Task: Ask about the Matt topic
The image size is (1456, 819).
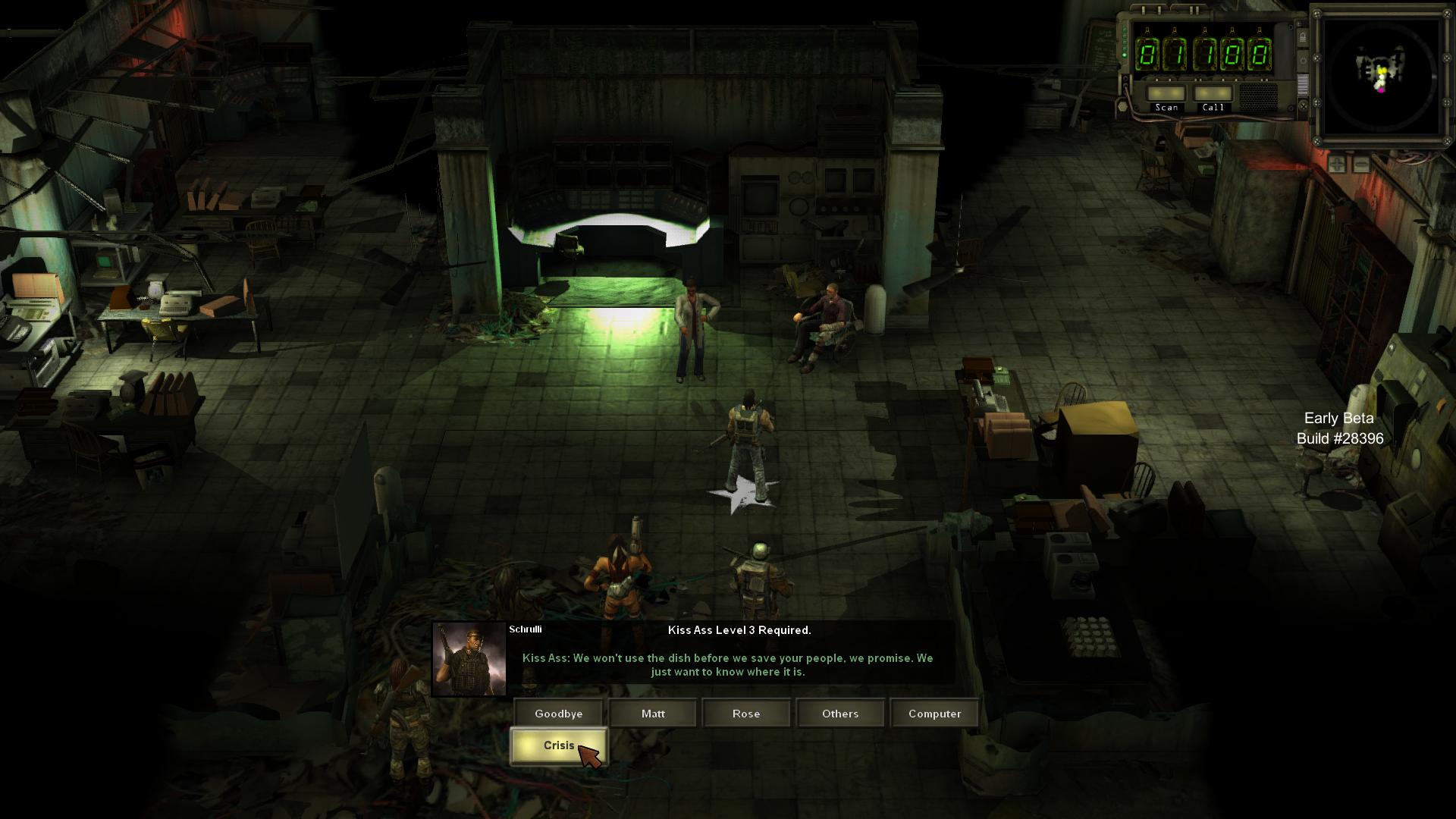Action: coord(653,714)
